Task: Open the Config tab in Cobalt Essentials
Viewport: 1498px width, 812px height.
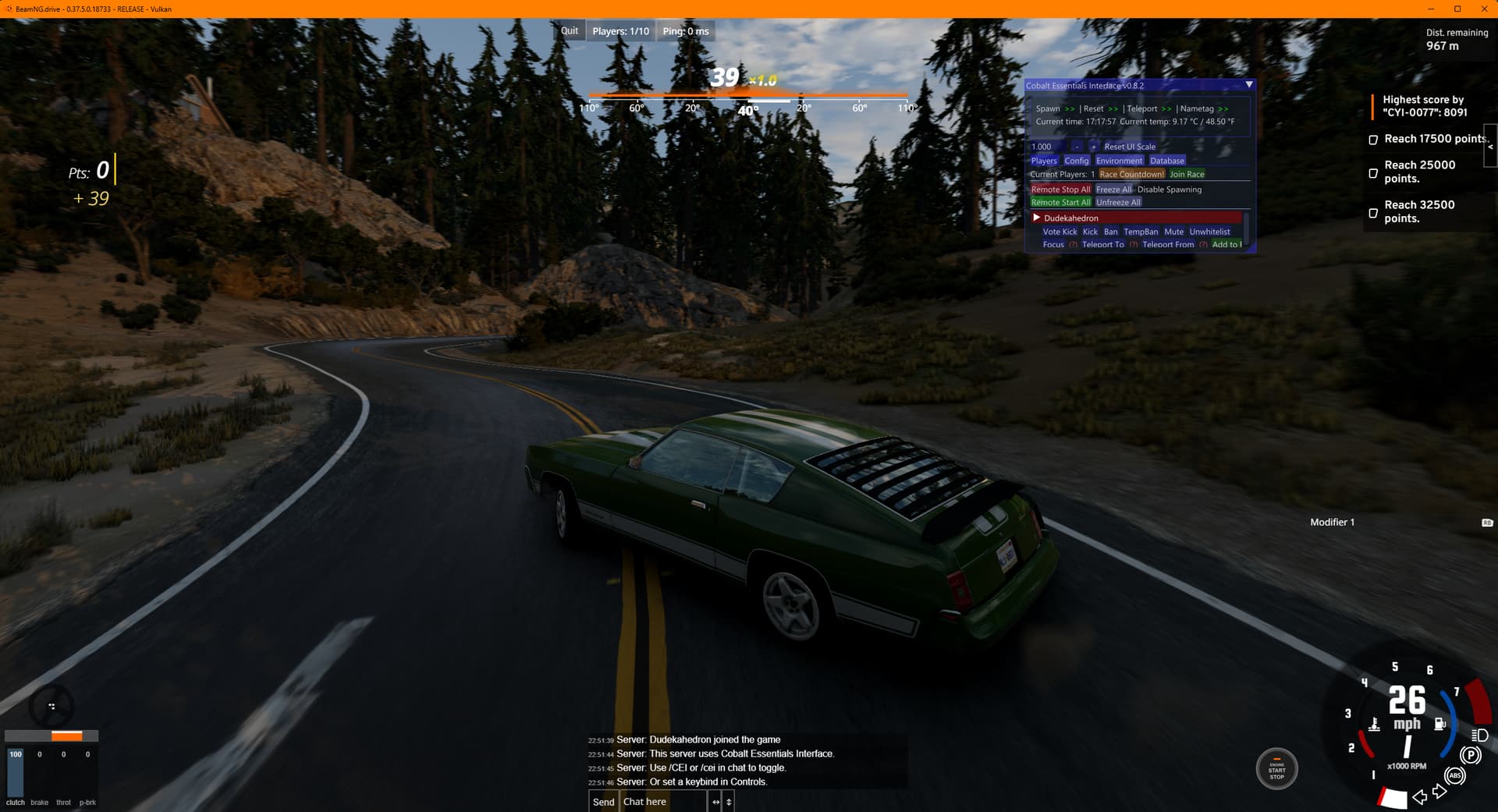Action: coord(1076,161)
